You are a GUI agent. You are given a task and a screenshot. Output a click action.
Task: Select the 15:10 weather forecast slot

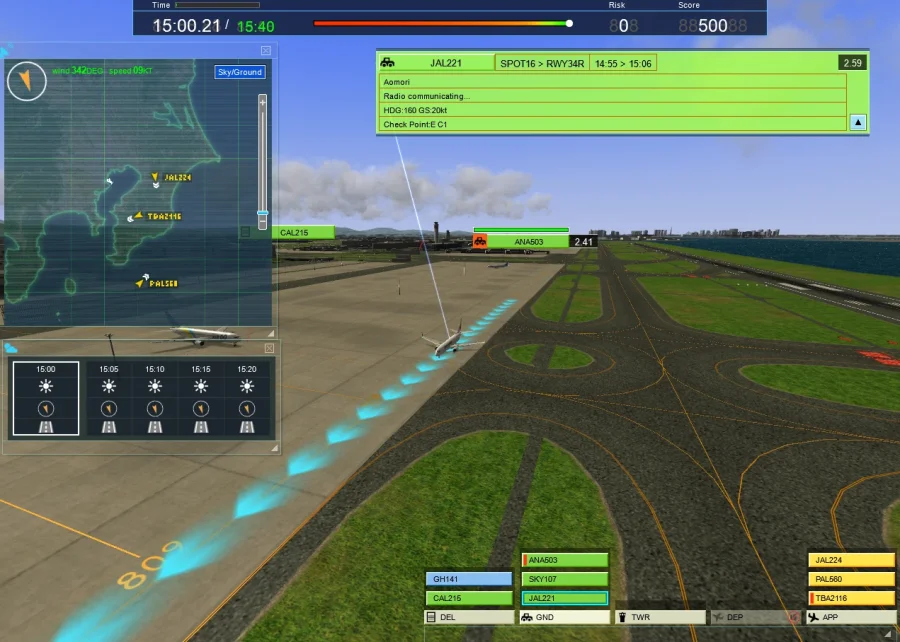click(154, 398)
